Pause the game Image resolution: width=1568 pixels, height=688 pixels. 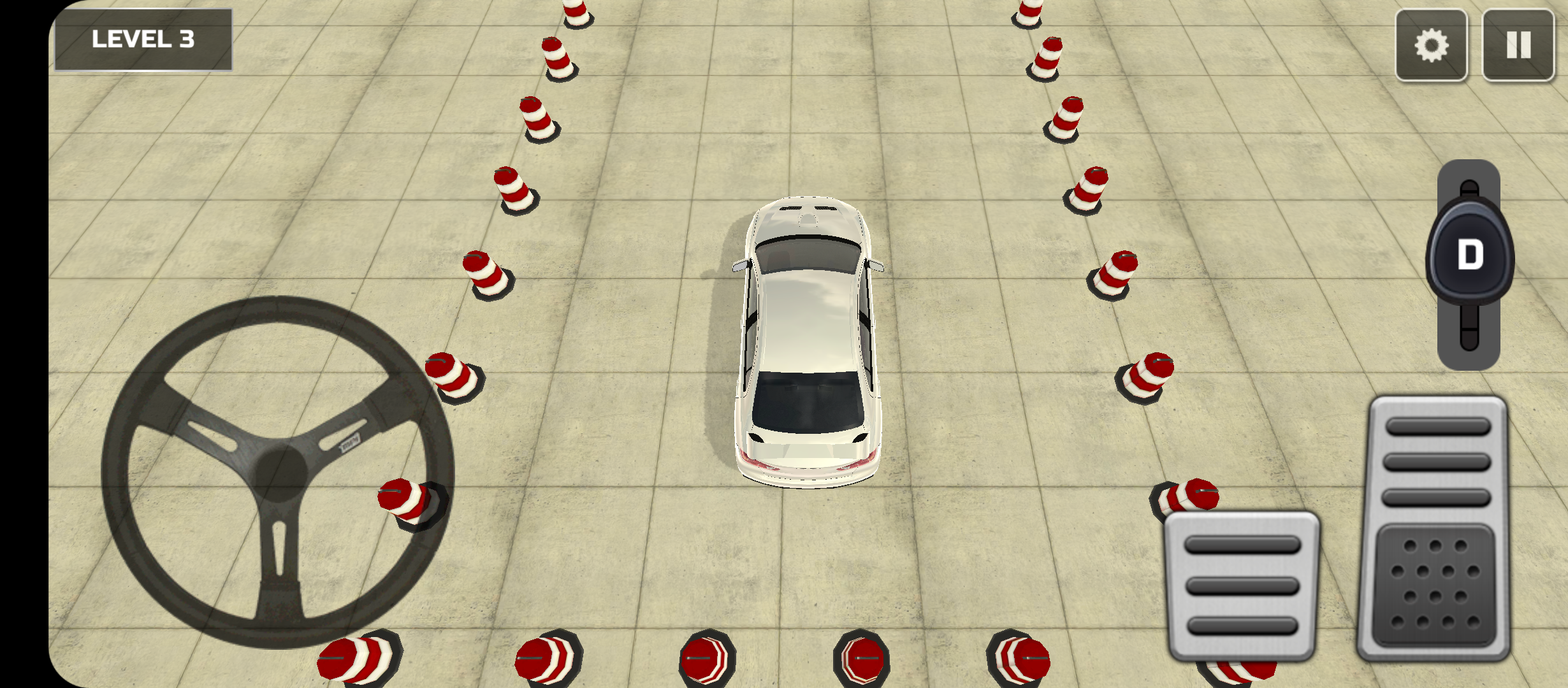point(1518,45)
